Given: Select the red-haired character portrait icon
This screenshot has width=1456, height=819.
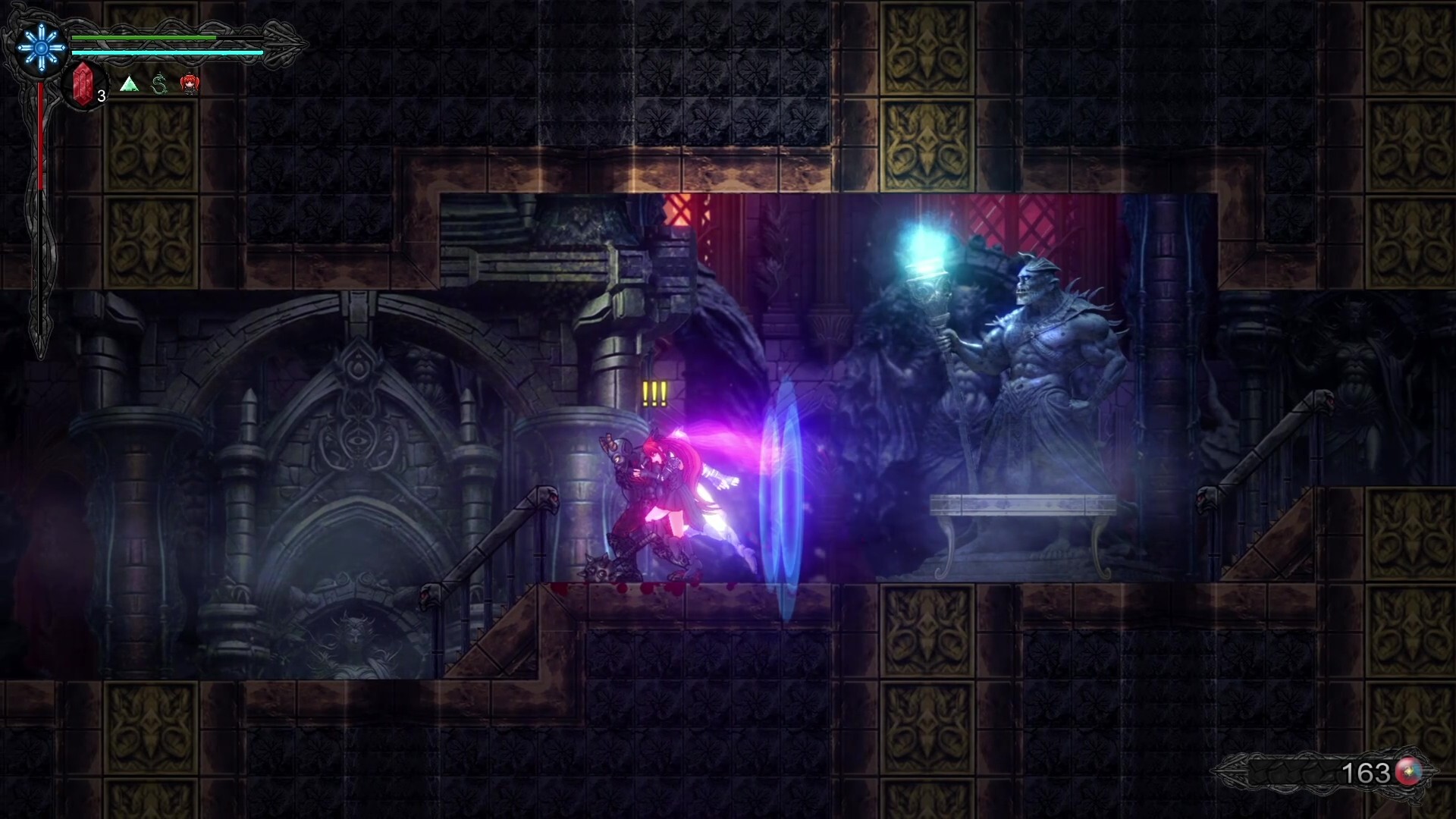Looking at the screenshot, I should tap(190, 85).
